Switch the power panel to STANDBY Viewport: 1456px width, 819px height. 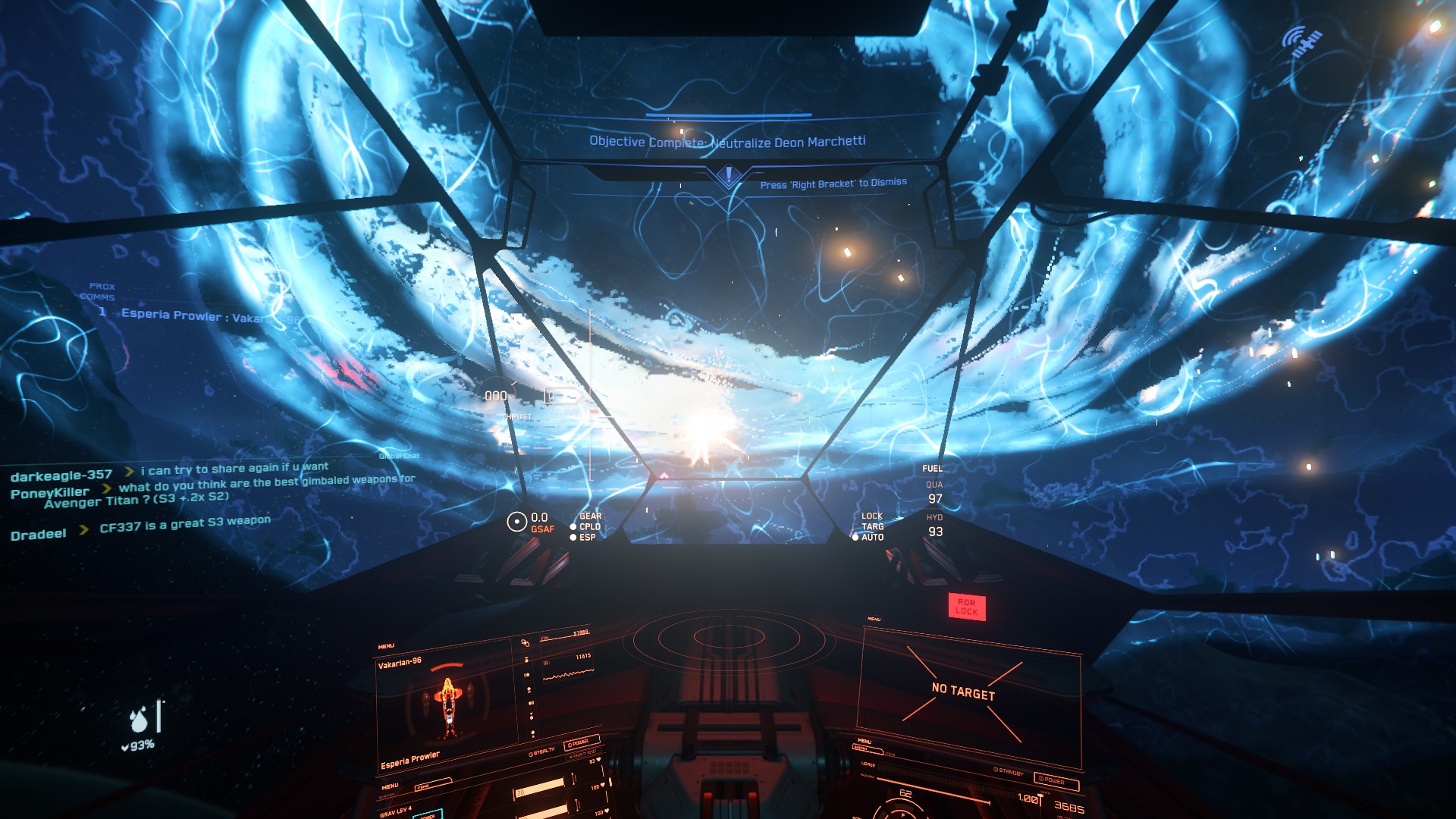point(1010,771)
